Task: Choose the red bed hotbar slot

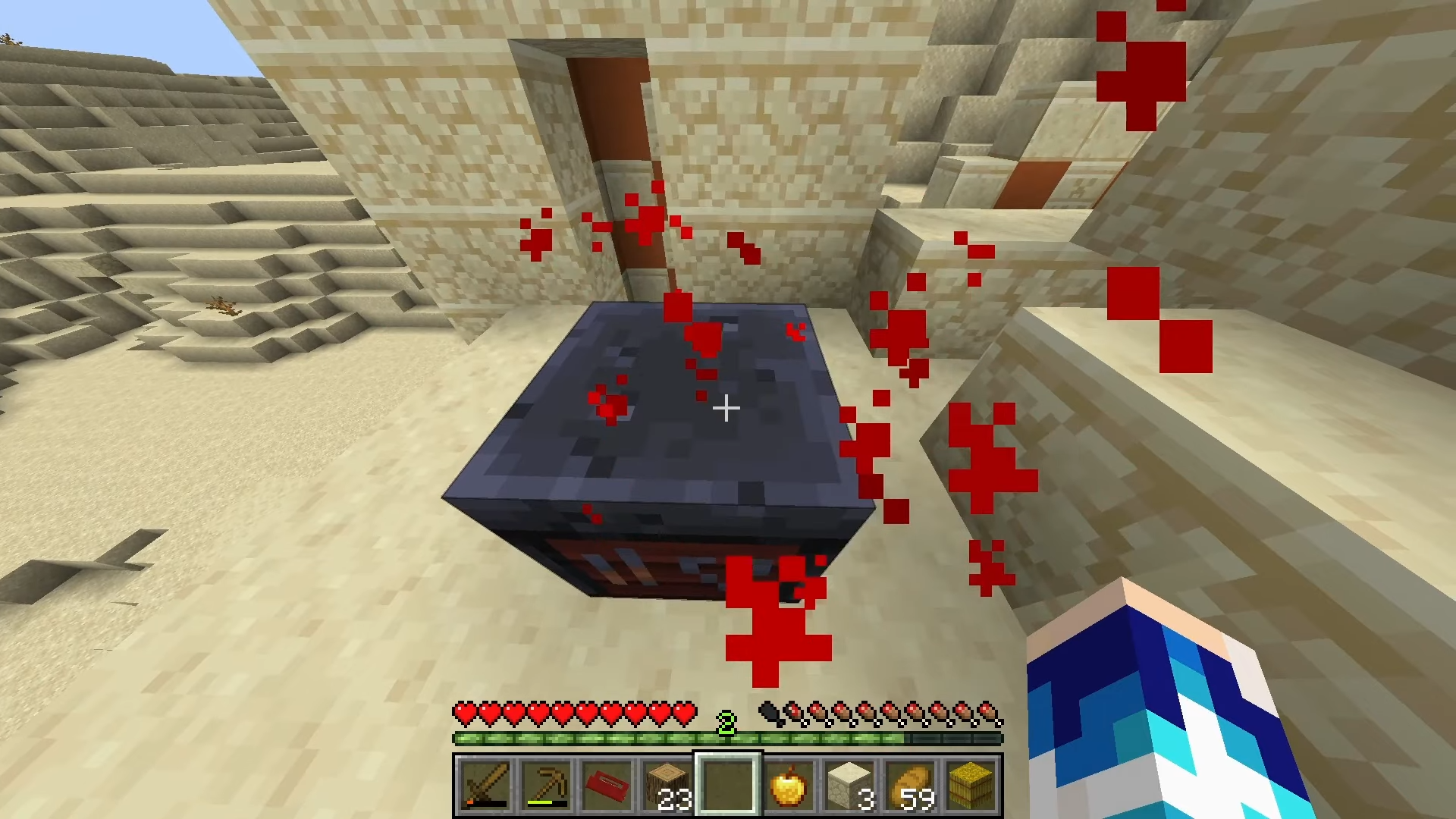Action: click(607, 785)
